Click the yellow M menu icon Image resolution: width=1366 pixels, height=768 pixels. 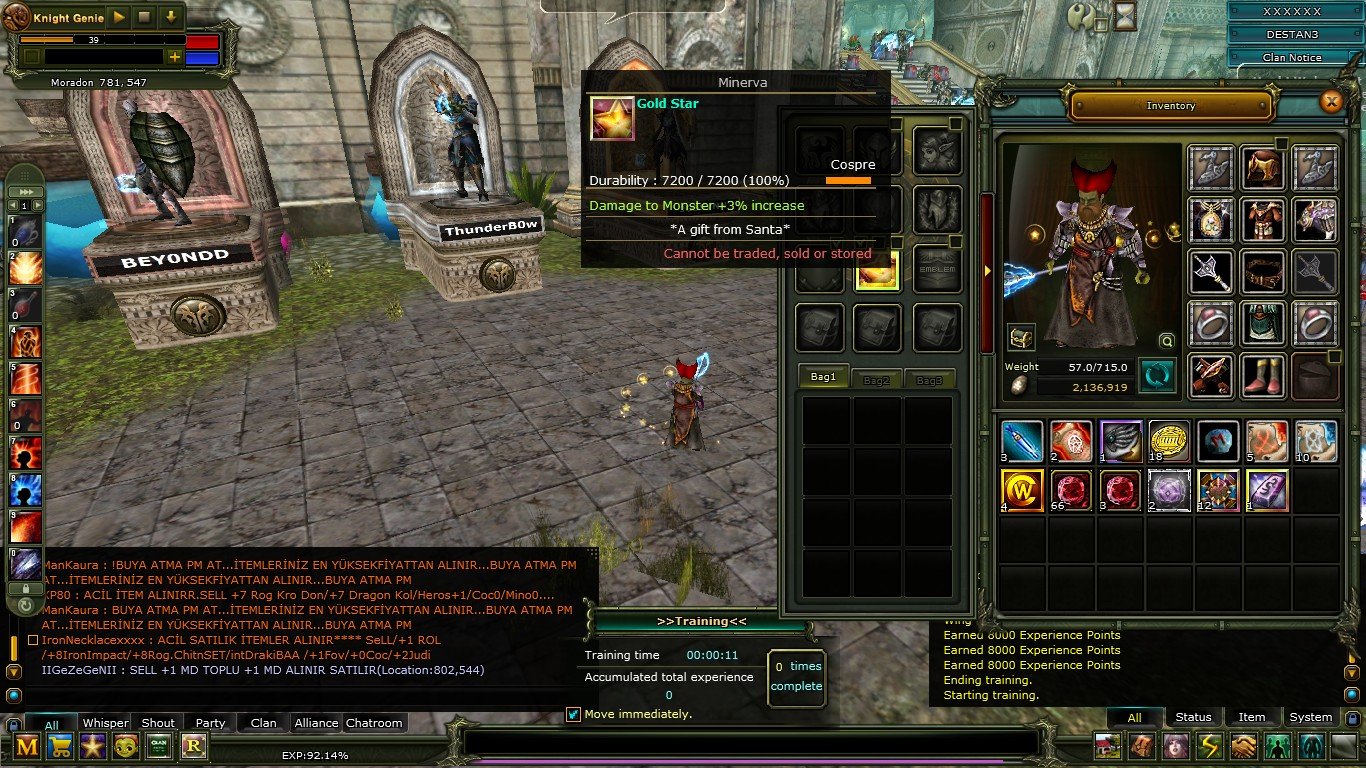point(27,745)
